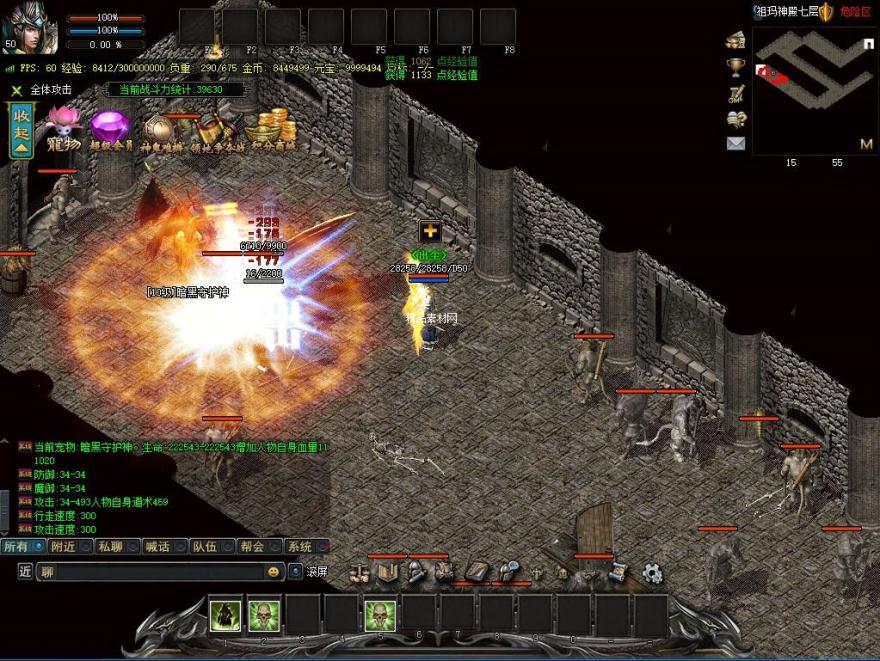The width and height of the screenshot is (880, 661).
Task: Open the trophy ranking icon
Action: point(736,67)
